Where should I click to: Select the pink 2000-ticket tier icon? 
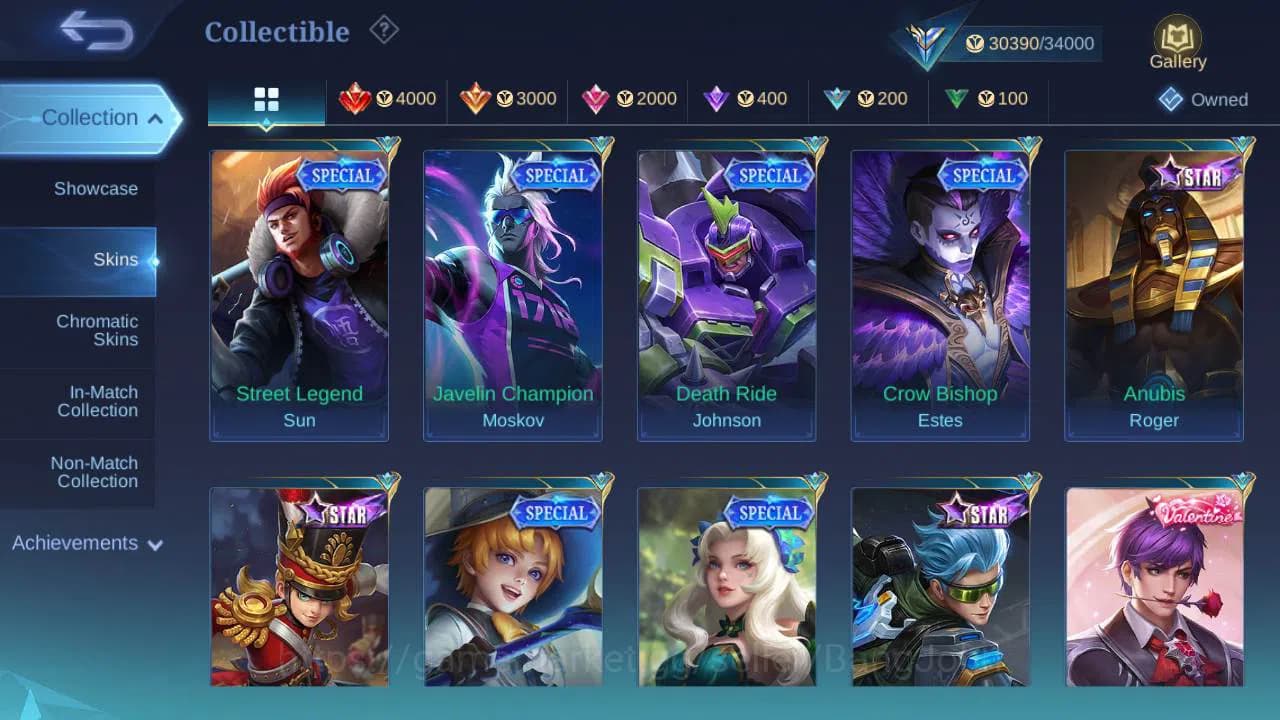pyautogui.click(x=597, y=99)
